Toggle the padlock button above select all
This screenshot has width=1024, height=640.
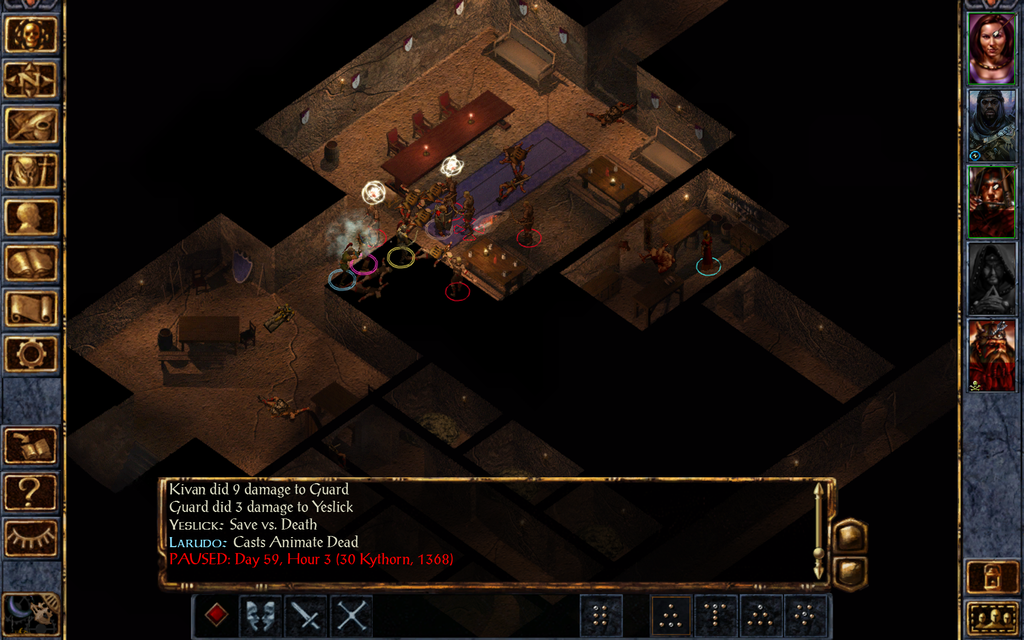[991, 577]
